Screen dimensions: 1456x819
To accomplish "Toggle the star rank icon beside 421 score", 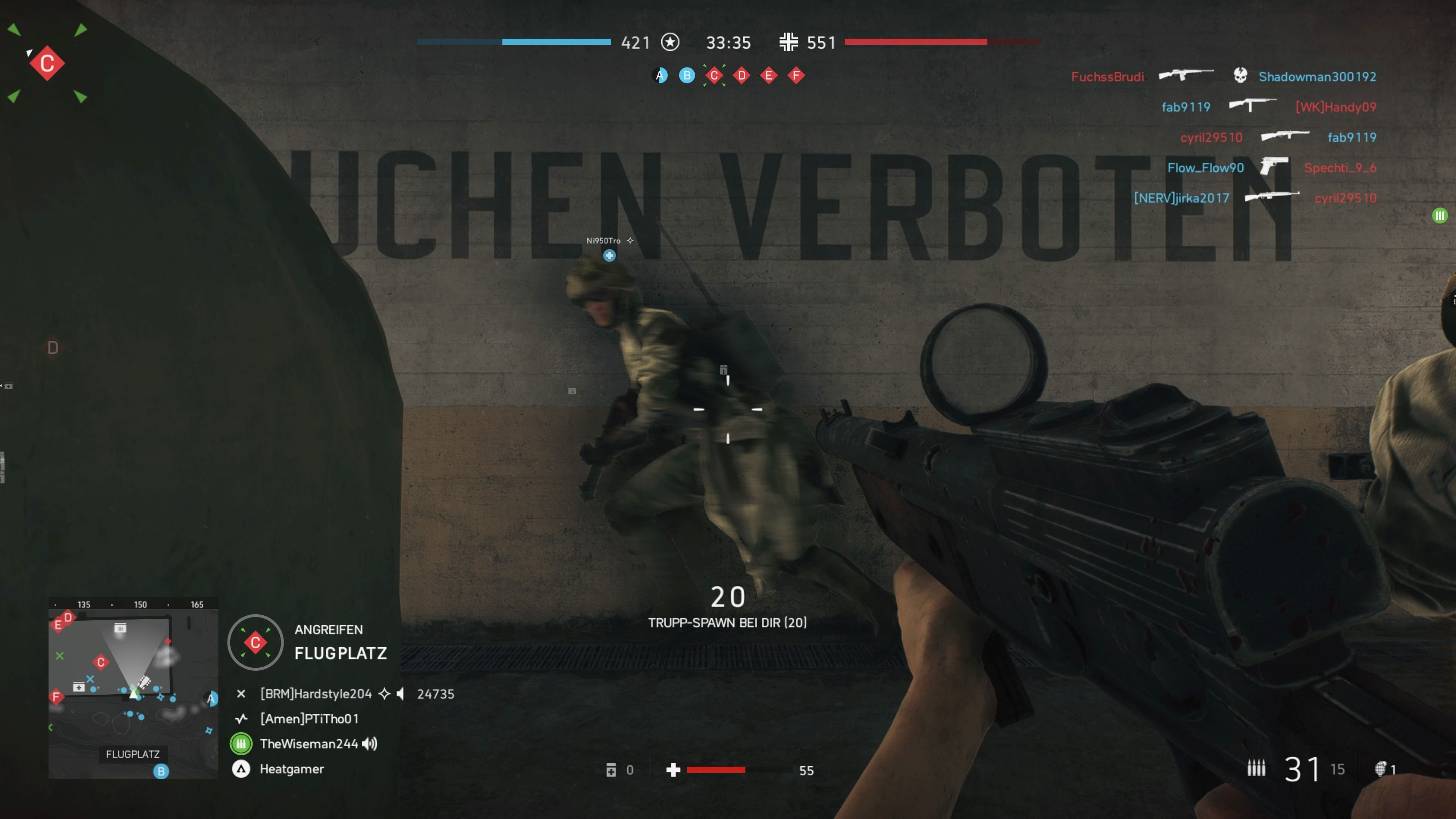I will point(670,42).
